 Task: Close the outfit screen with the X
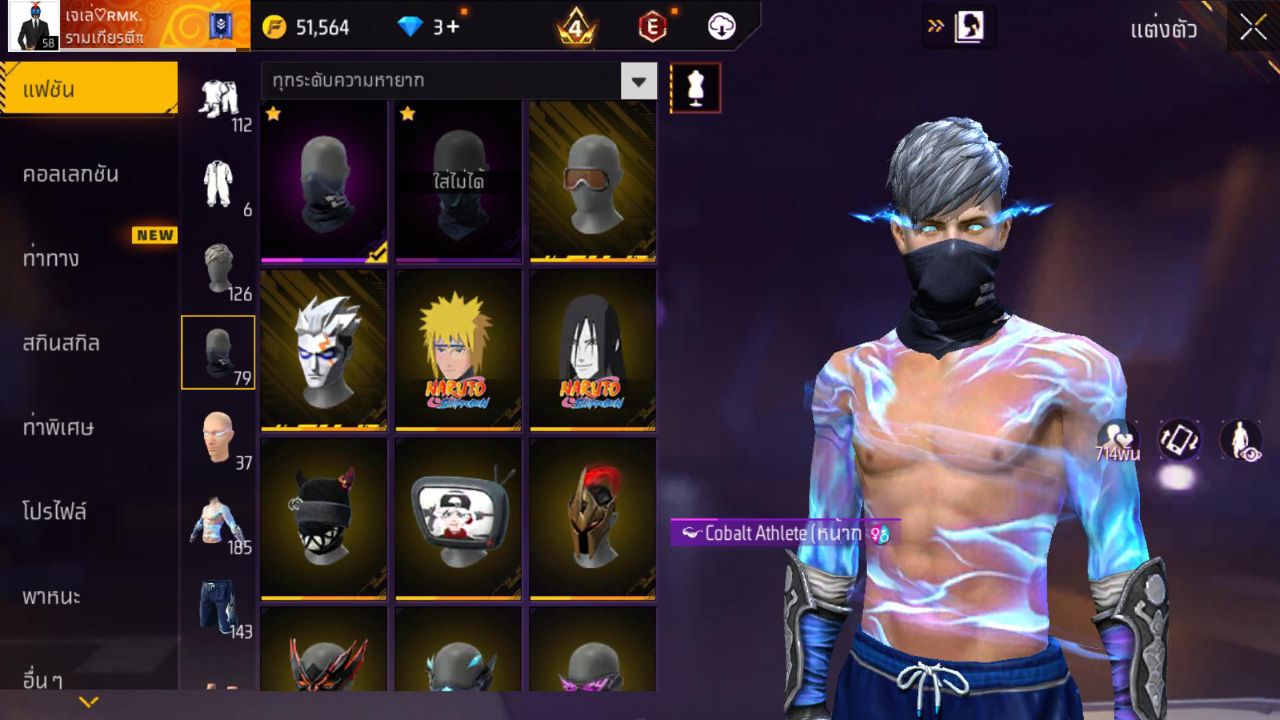[1253, 28]
